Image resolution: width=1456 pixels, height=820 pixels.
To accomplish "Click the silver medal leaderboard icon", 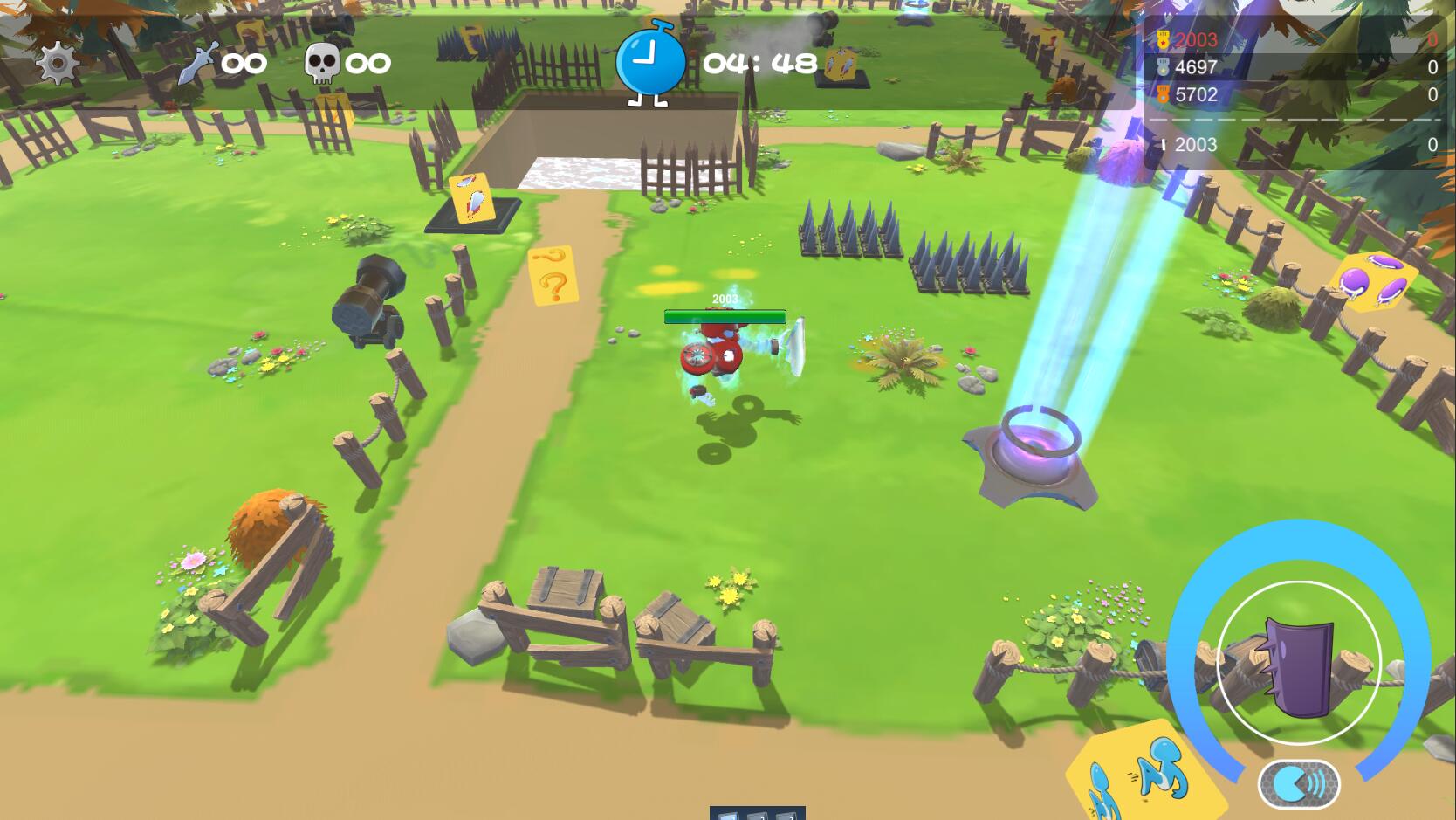I will tap(1161, 67).
